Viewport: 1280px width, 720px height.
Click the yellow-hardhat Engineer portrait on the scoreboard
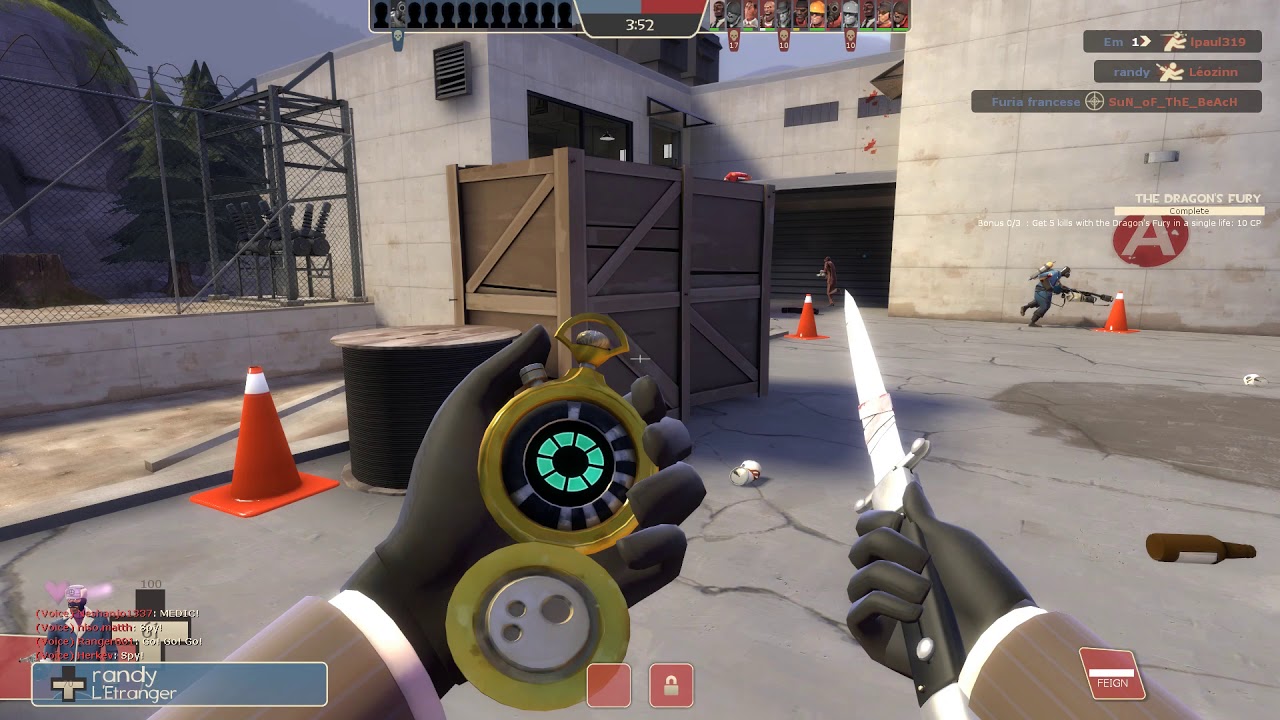click(x=815, y=15)
